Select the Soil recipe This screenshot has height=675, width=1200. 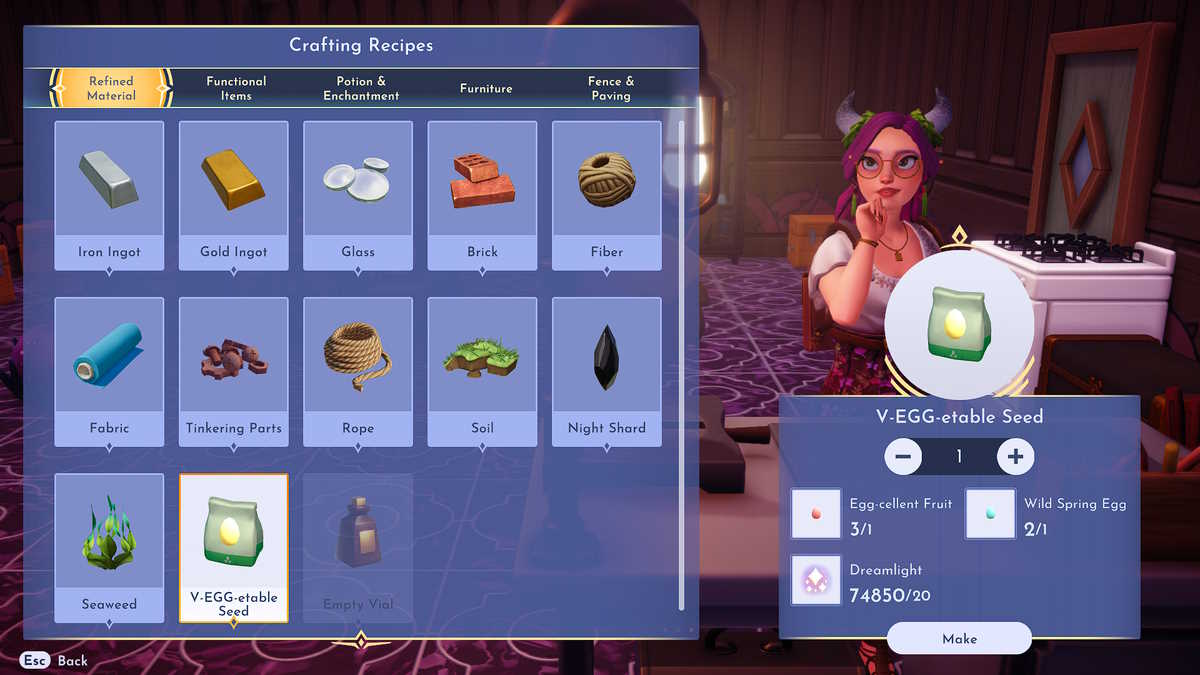pos(482,371)
